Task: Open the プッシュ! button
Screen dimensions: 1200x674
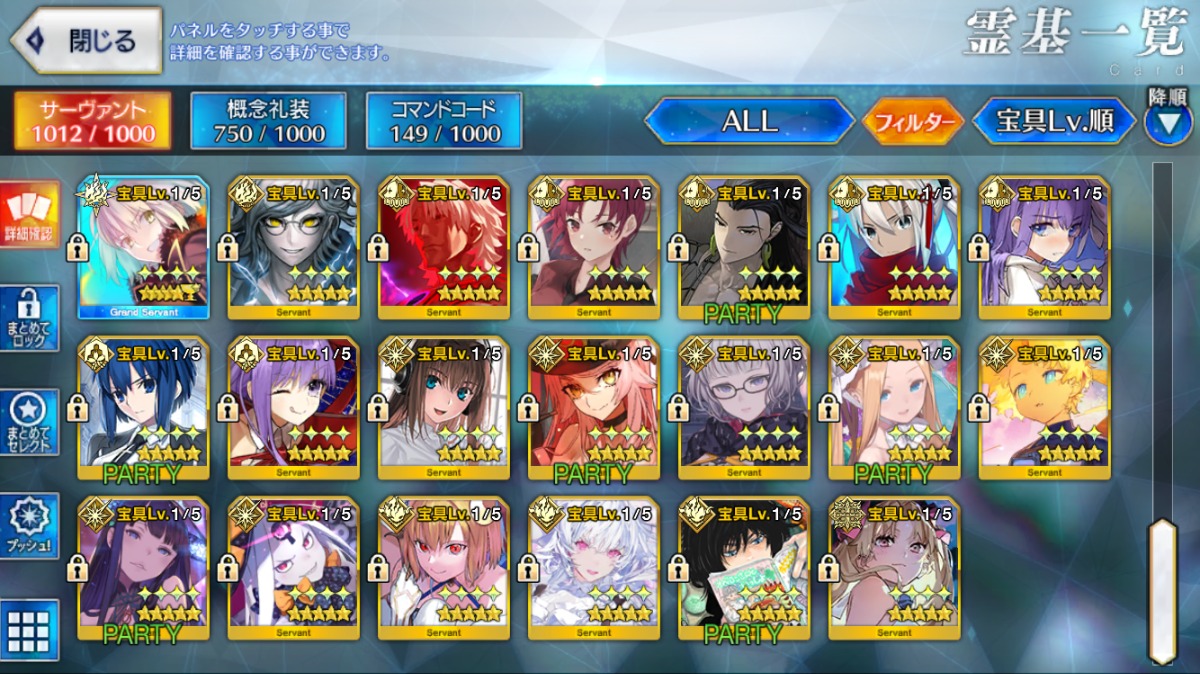Action: 29,527
